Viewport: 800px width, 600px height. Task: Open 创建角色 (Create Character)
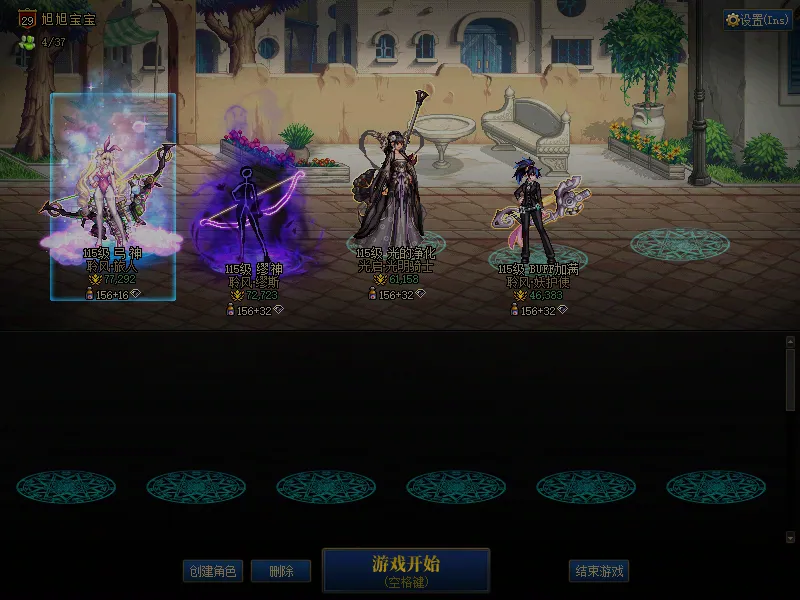(x=213, y=571)
